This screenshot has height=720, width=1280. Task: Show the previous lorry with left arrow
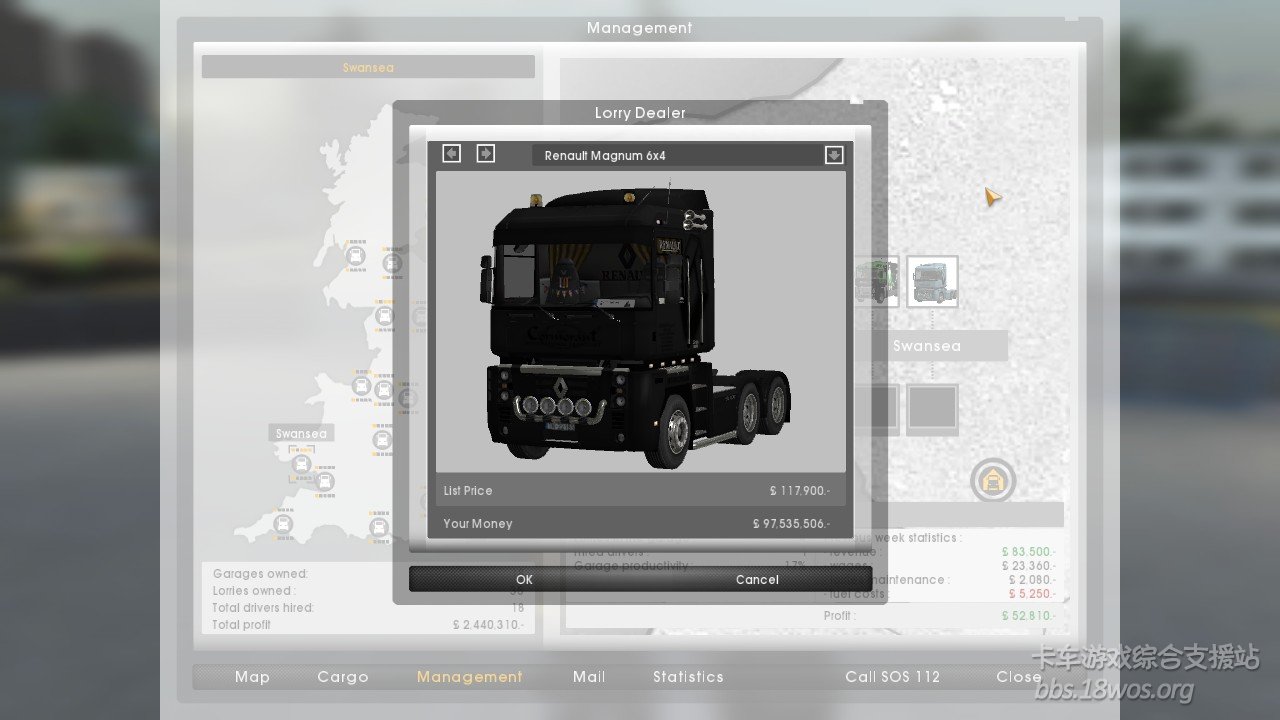pos(452,153)
